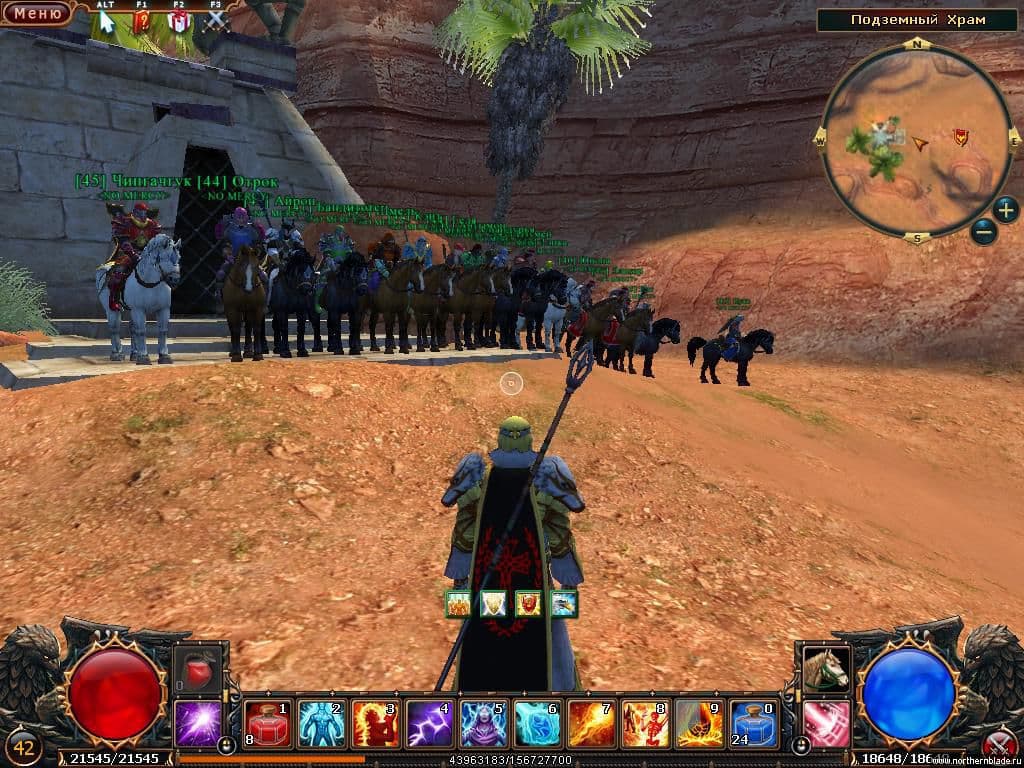Click the horse mount icon

(x=826, y=669)
